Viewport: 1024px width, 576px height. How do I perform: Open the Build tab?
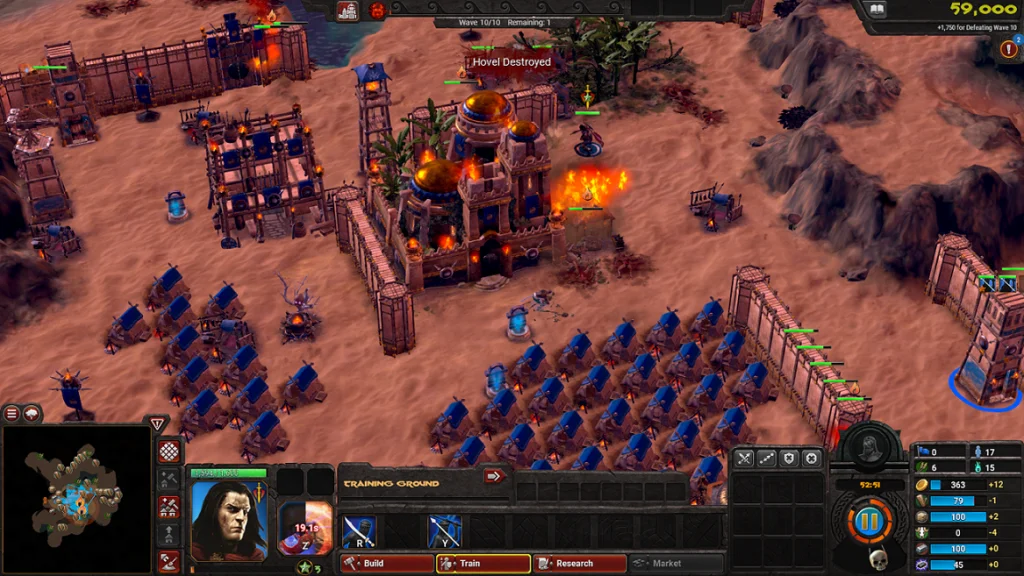click(x=384, y=563)
